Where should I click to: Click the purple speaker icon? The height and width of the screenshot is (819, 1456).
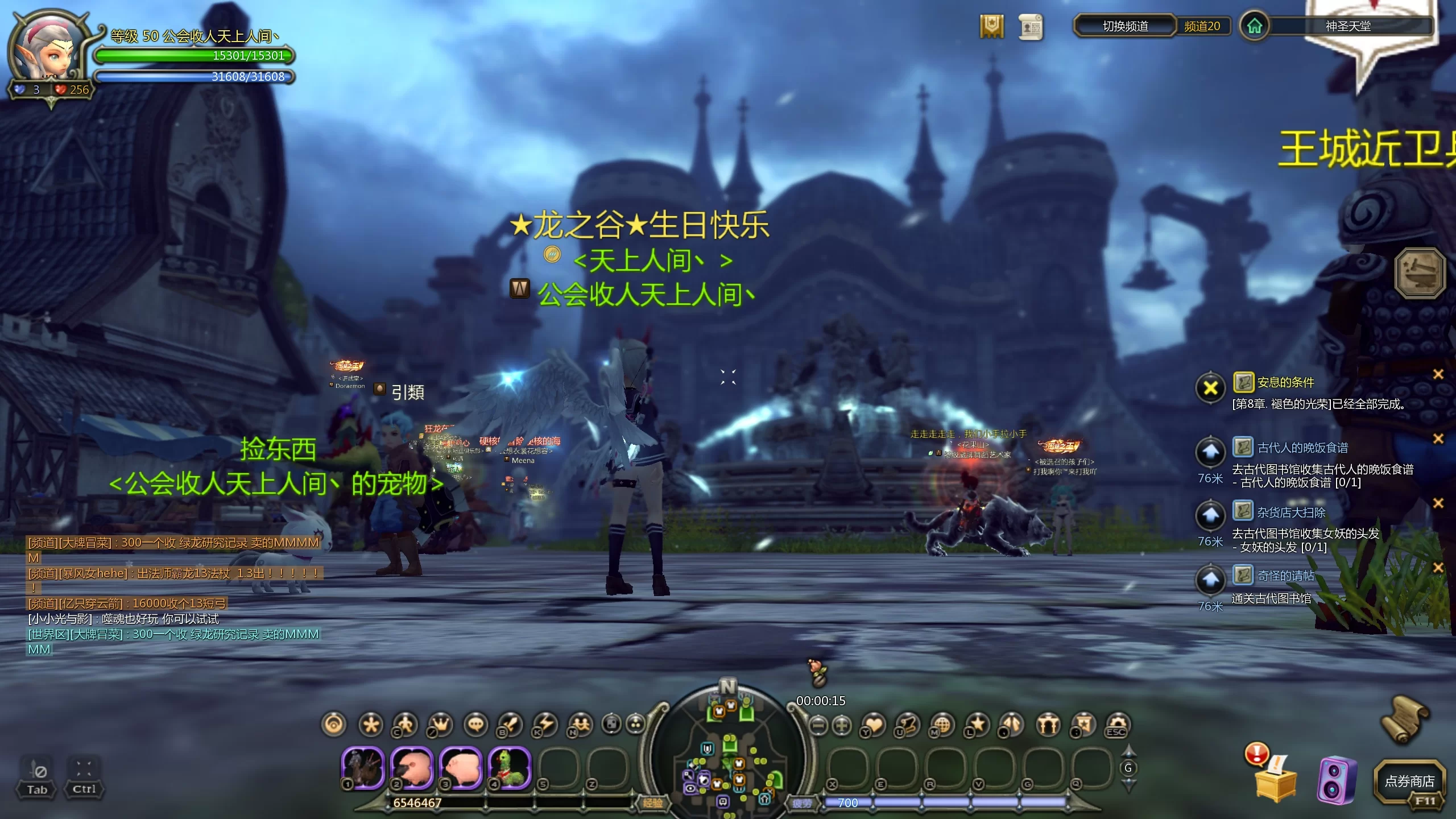[x=1336, y=781]
